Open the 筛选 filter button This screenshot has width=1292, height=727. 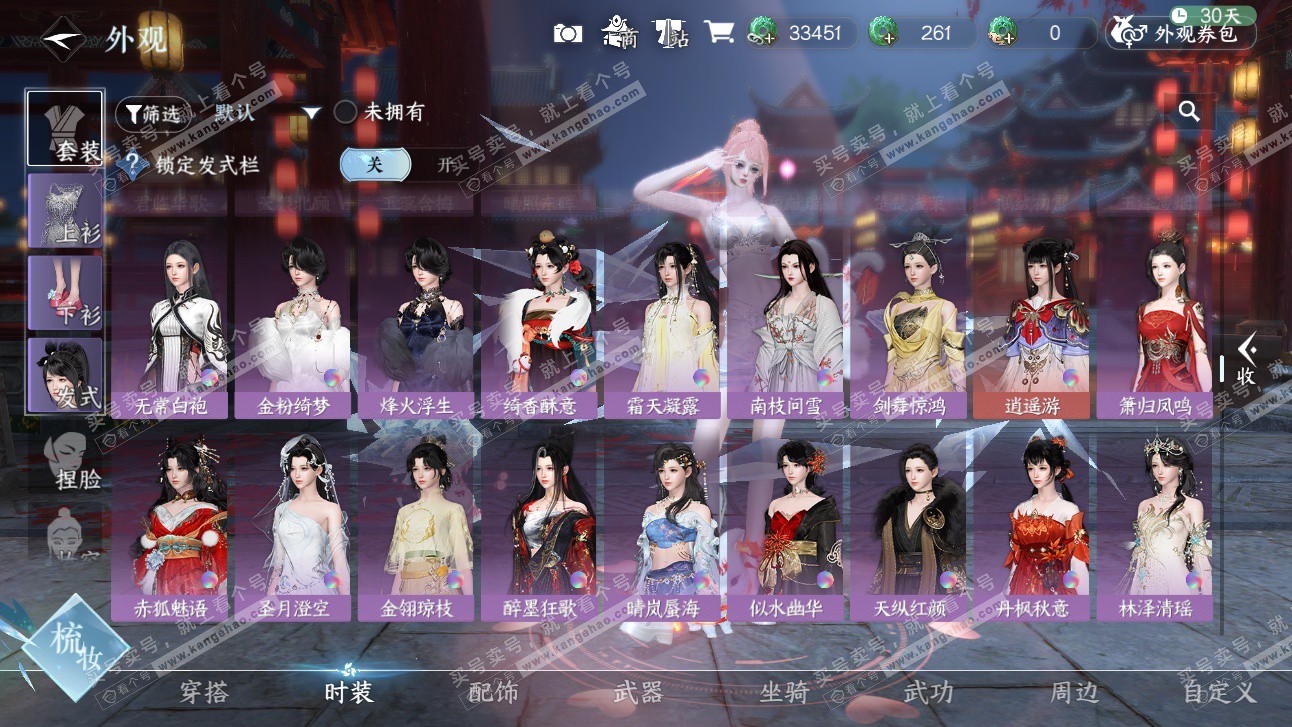(152, 113)
